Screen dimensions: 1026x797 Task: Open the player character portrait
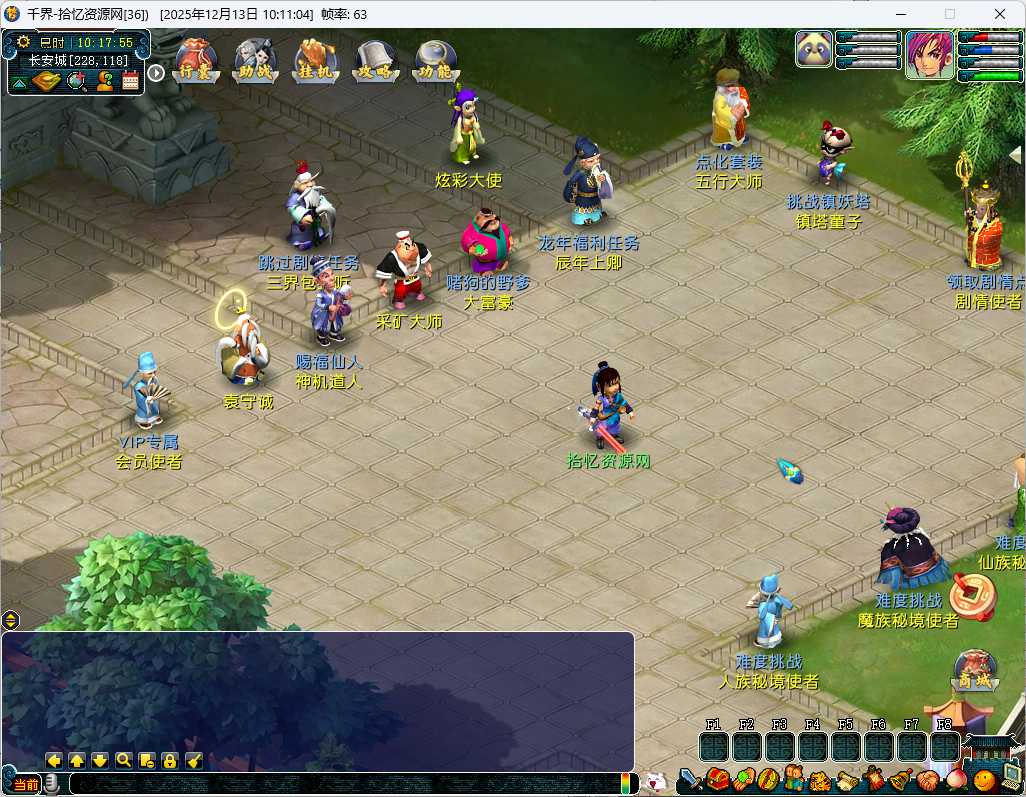930,54
